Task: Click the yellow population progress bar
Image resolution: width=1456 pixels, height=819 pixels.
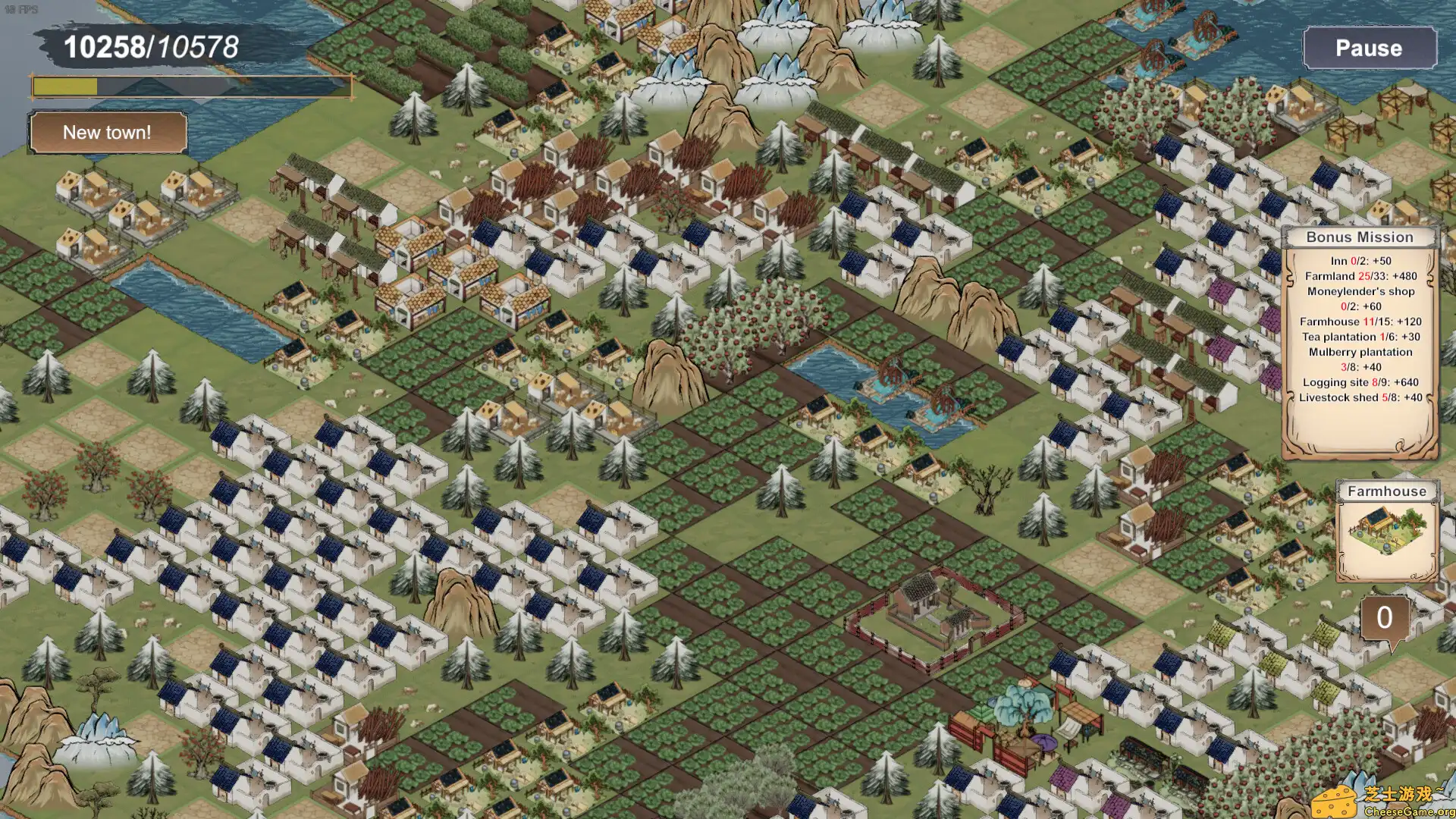Action: click(64, 86)
